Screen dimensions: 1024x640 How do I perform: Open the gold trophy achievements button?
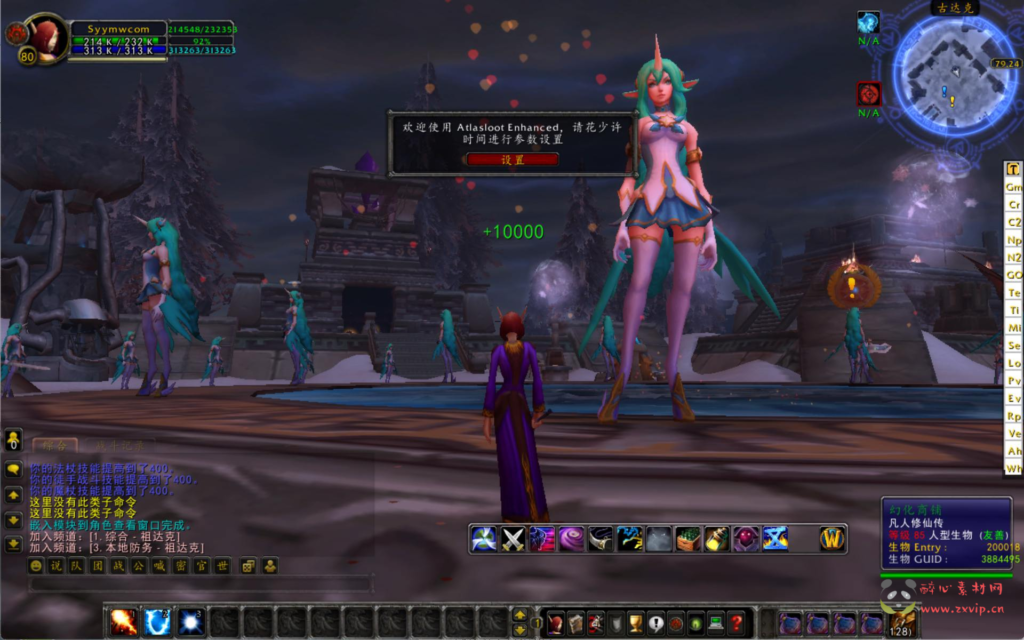pos(634,622)
